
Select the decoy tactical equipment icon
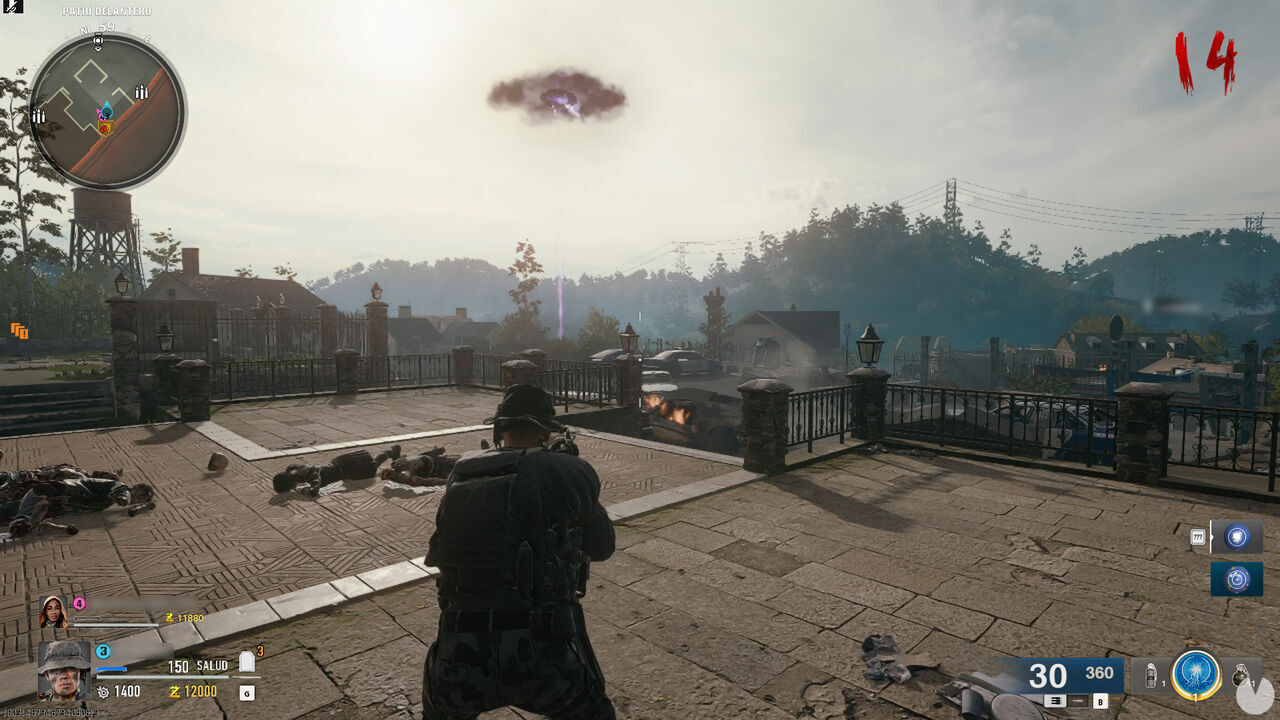(x=1151, y=675)
